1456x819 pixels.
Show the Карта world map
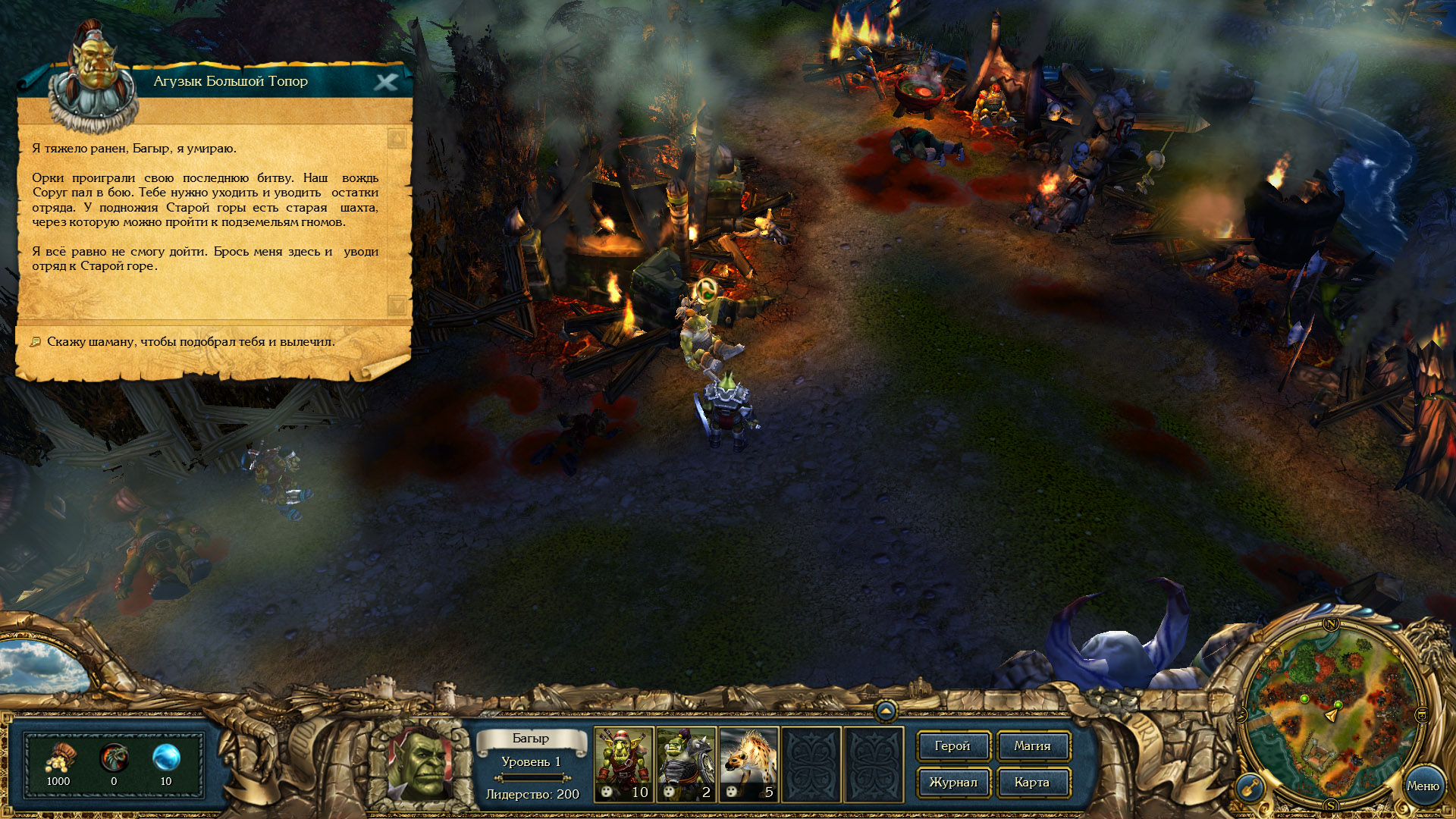1032,783
